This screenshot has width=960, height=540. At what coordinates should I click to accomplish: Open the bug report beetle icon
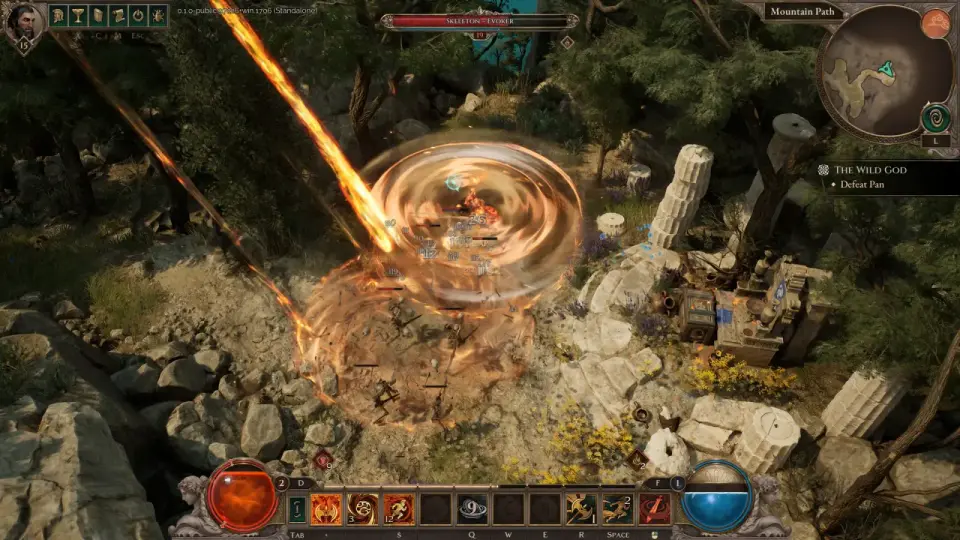[x=158, y=15]
